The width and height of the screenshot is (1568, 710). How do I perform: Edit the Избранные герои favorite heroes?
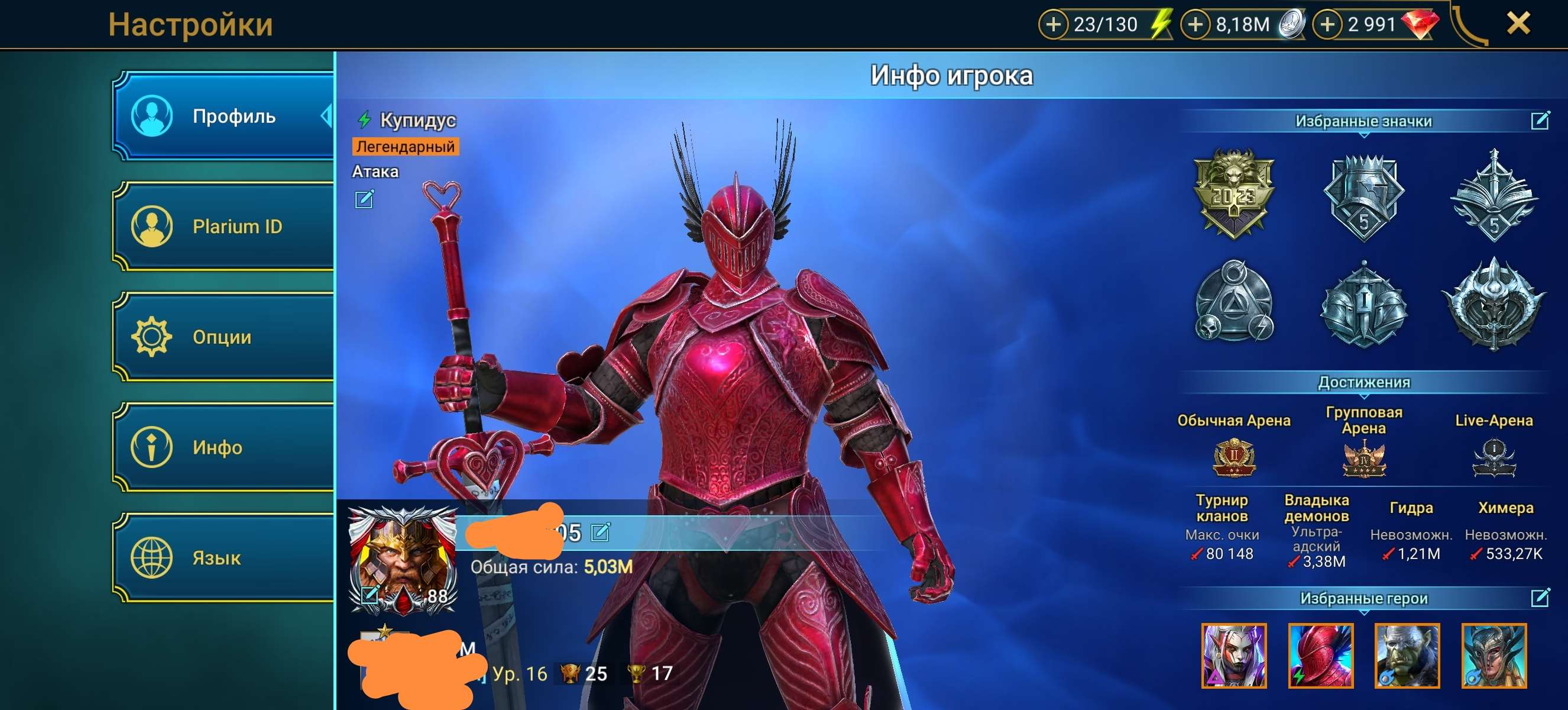(x=1540, y=598)
